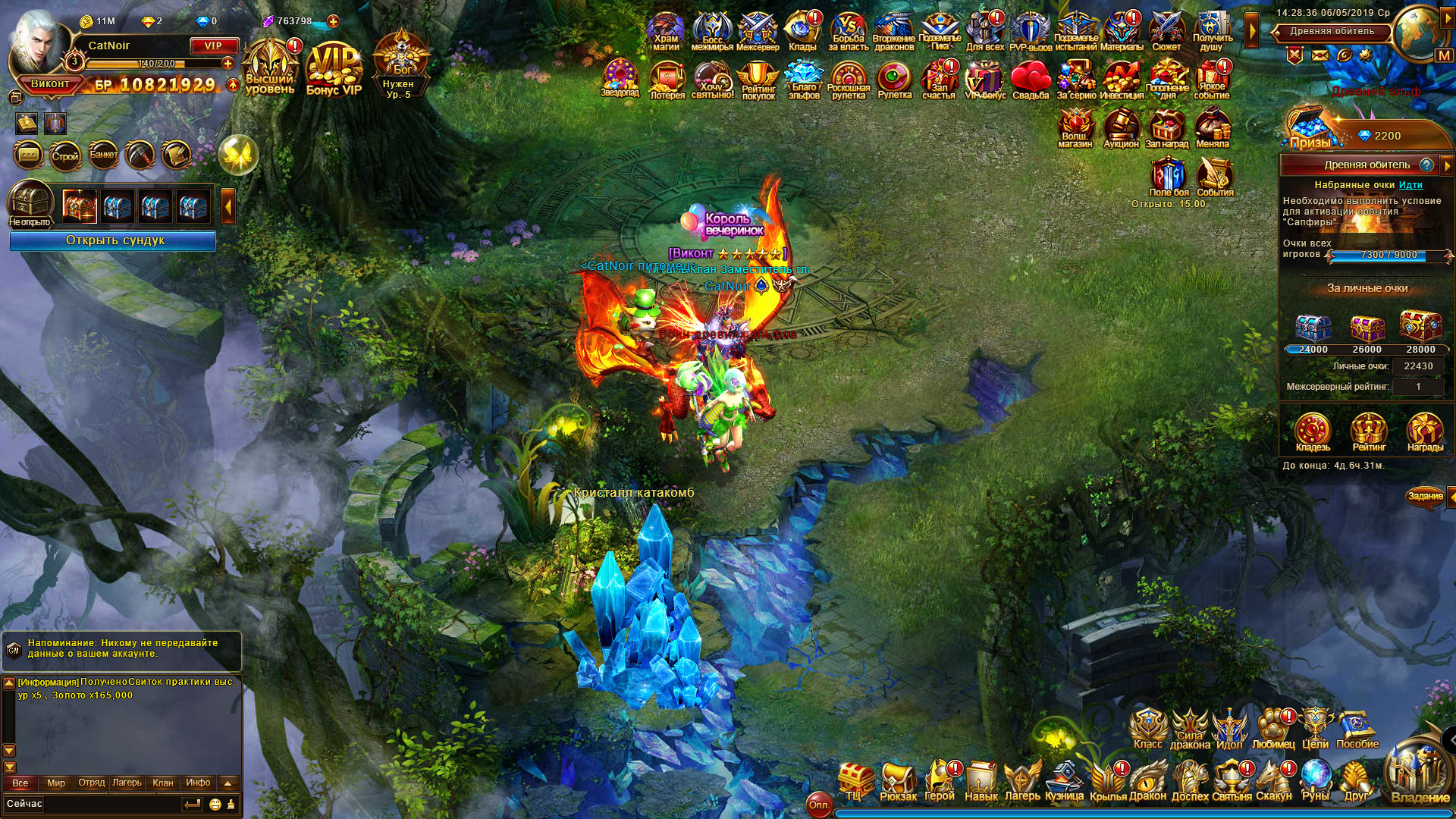
Task: Open the Бонус VIP icon
Action: tap(334, 70)
